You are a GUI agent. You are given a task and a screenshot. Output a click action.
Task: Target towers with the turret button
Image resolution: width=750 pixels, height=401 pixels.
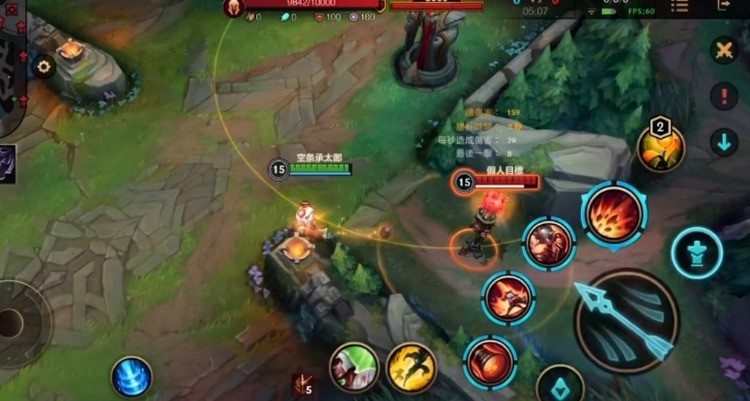point(697,252)
